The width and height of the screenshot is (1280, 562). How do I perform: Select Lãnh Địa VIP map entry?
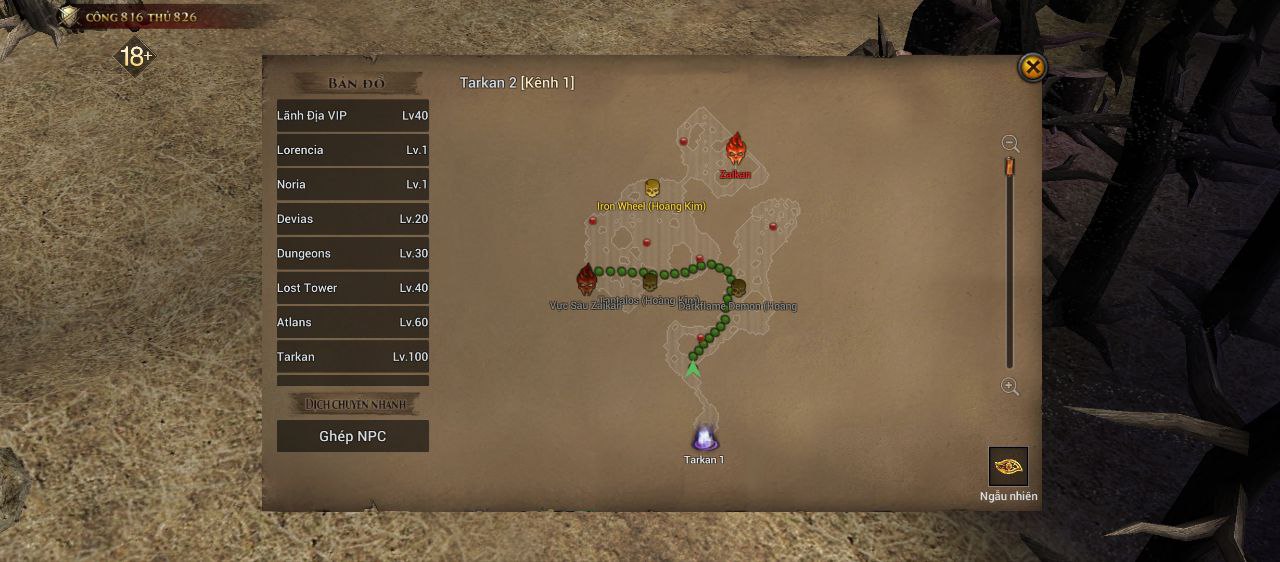352,116
